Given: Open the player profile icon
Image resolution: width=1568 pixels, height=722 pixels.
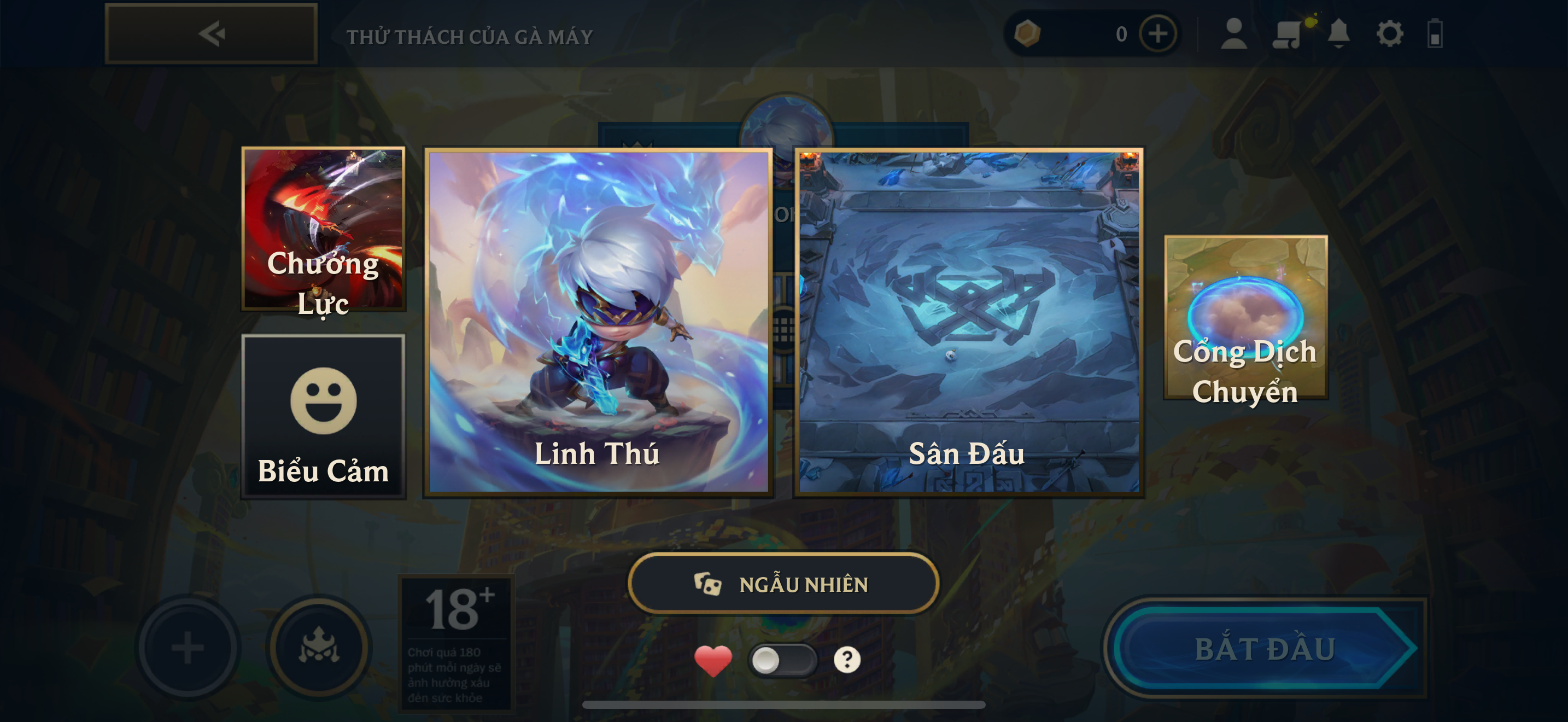Looking at the screenshot, I should click(1234, 33).
